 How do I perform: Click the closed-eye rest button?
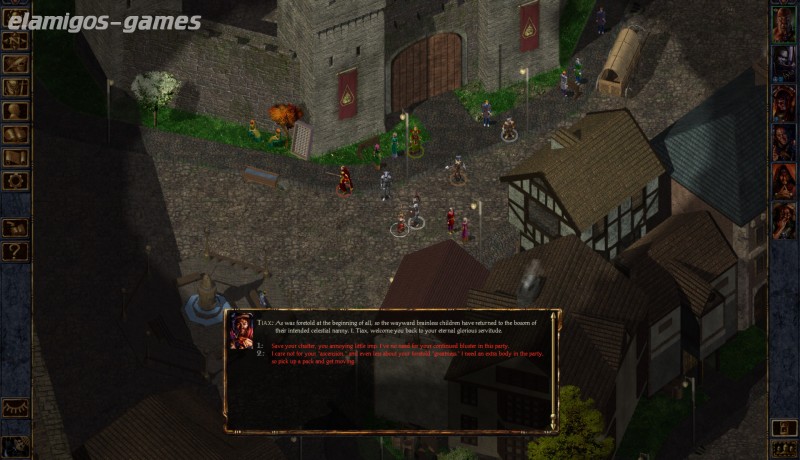tap(15, 407)
